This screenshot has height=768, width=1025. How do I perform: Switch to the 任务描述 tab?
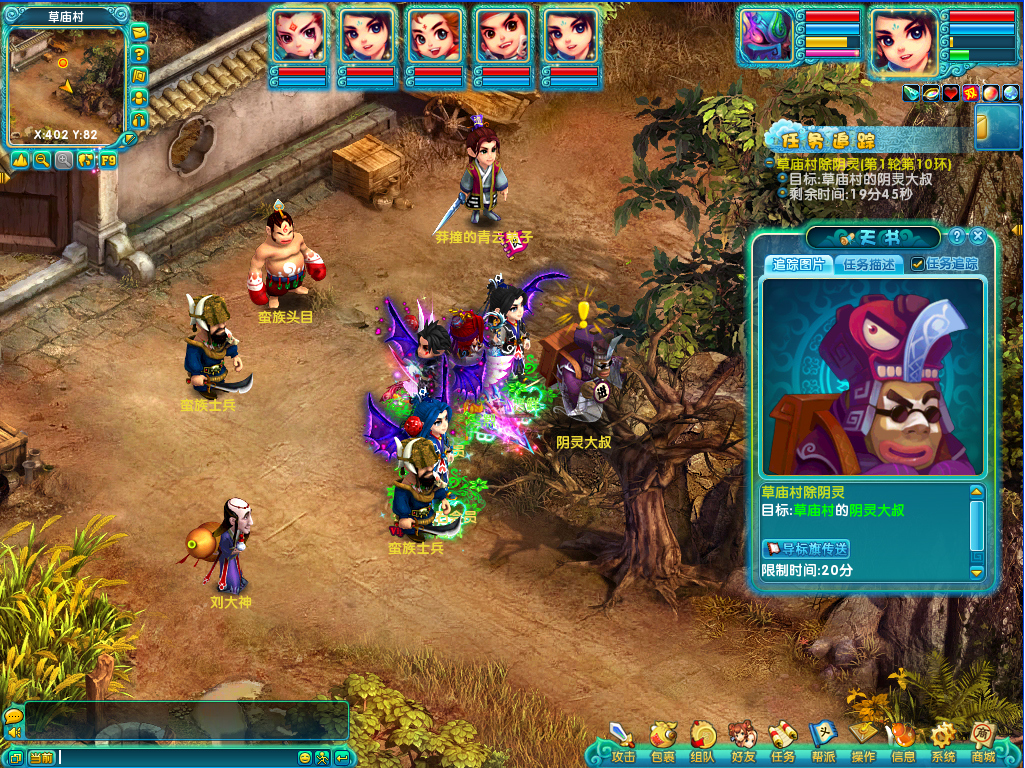click(x=869, y=264)
